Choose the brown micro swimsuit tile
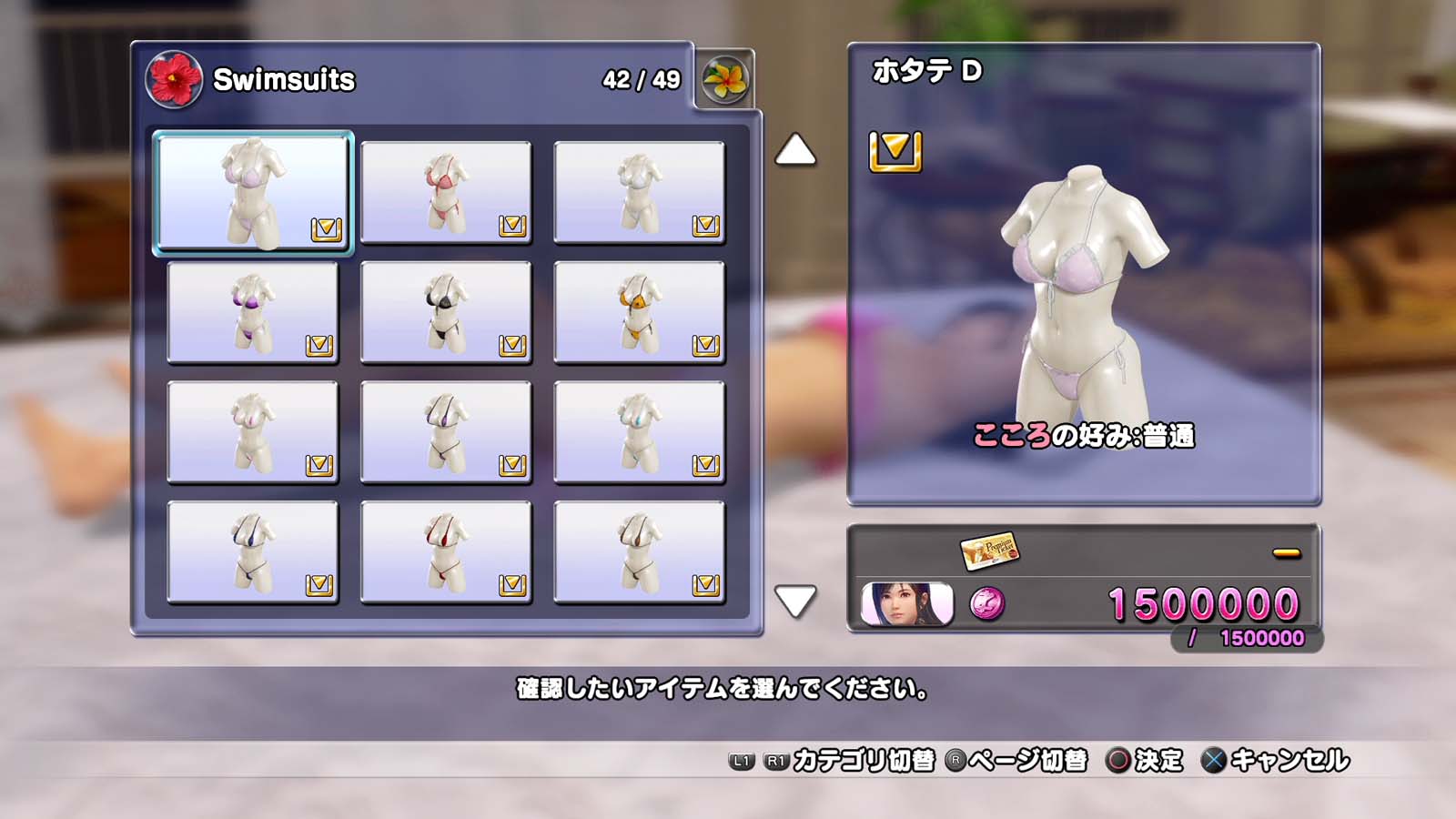Screen dimensions: 1456x819 (639, 552)
